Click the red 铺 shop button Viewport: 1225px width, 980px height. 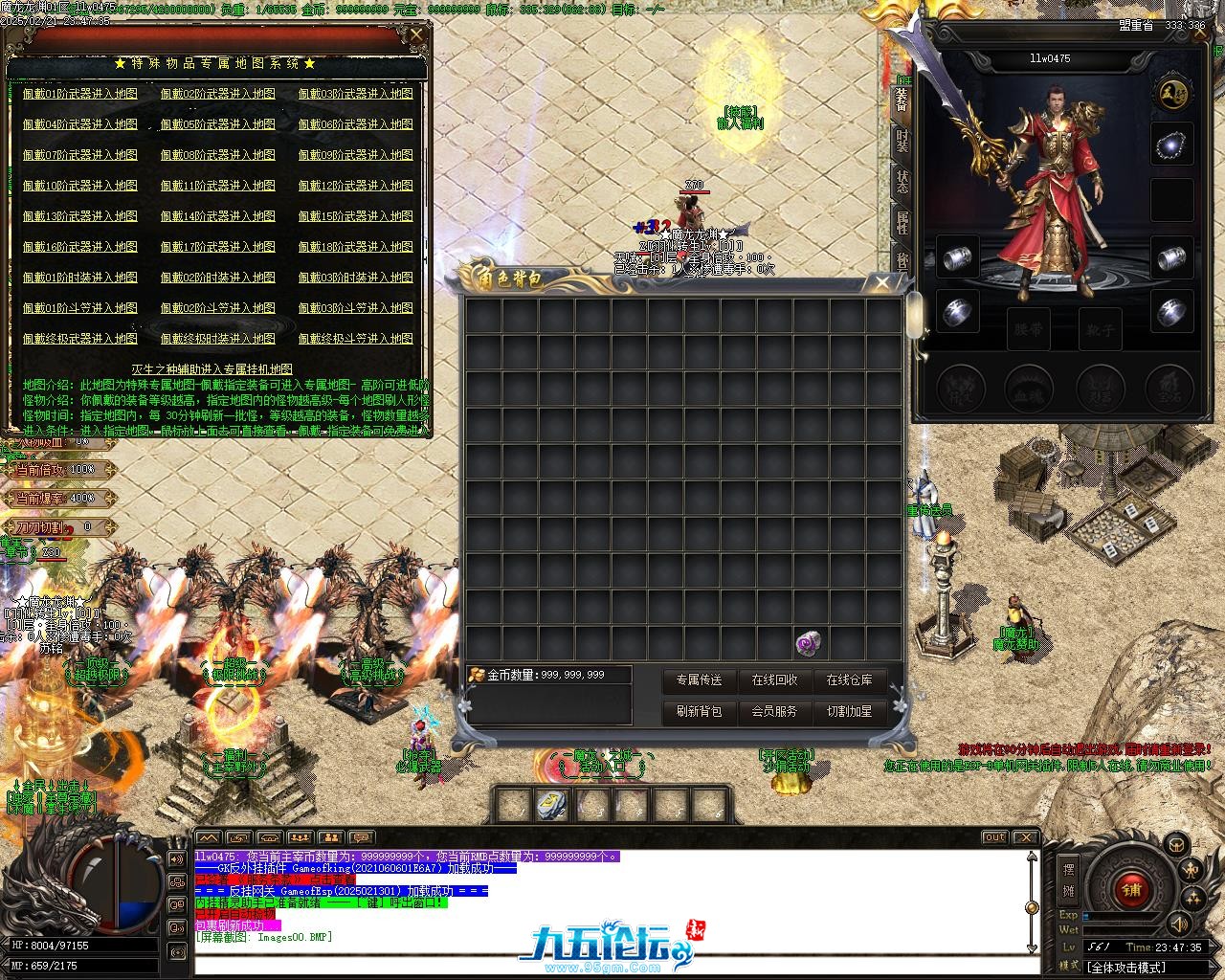pos(1131,889)
